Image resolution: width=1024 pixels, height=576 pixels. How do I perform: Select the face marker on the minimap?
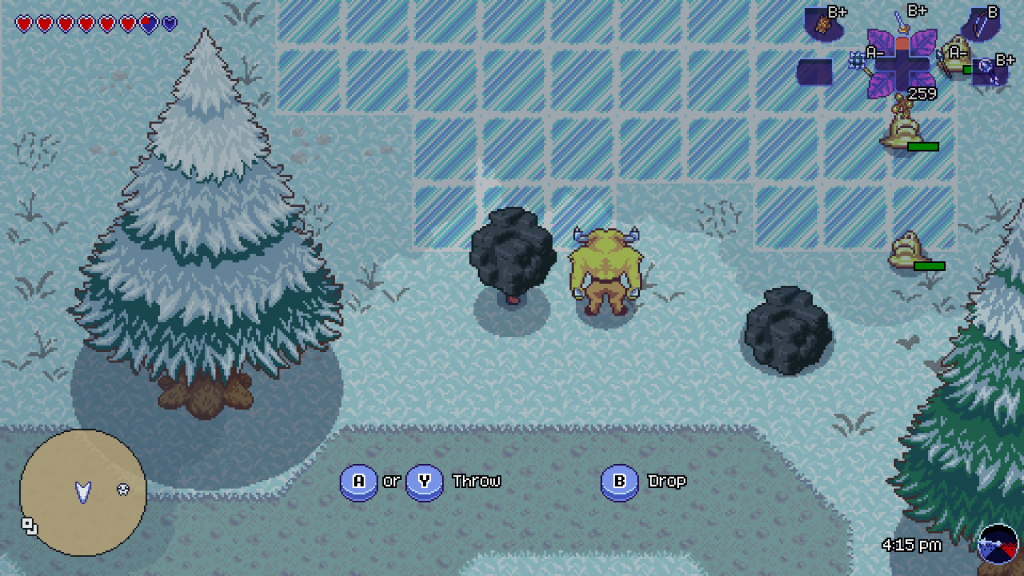point(123,489)
